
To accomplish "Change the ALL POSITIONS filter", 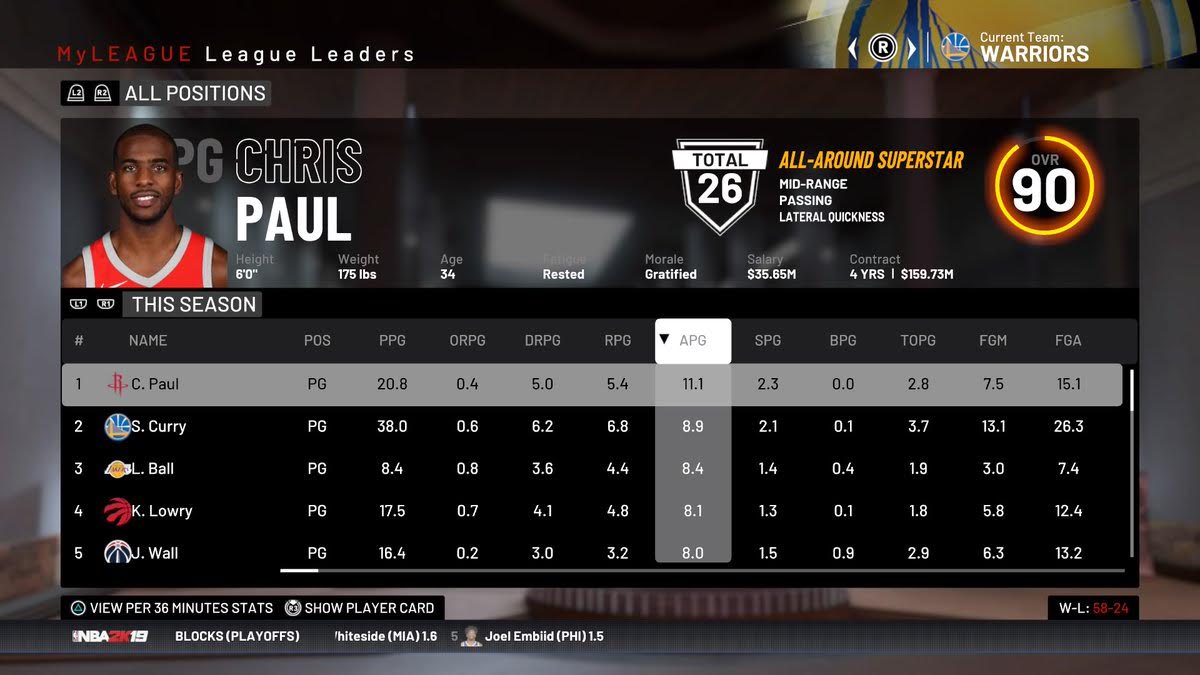I will pos(194,94).
